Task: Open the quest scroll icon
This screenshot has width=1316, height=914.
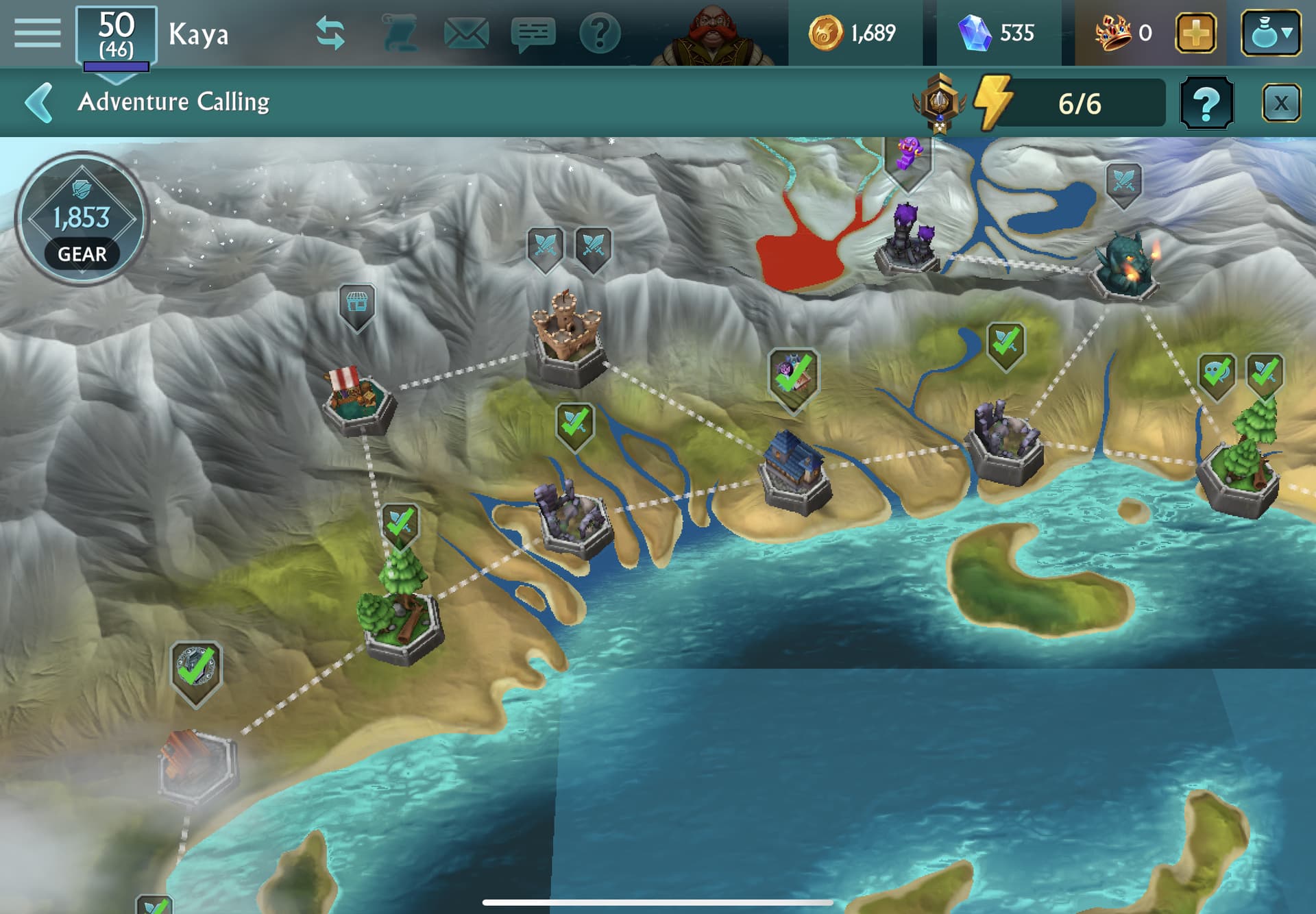Action: [x=400, y=33]
